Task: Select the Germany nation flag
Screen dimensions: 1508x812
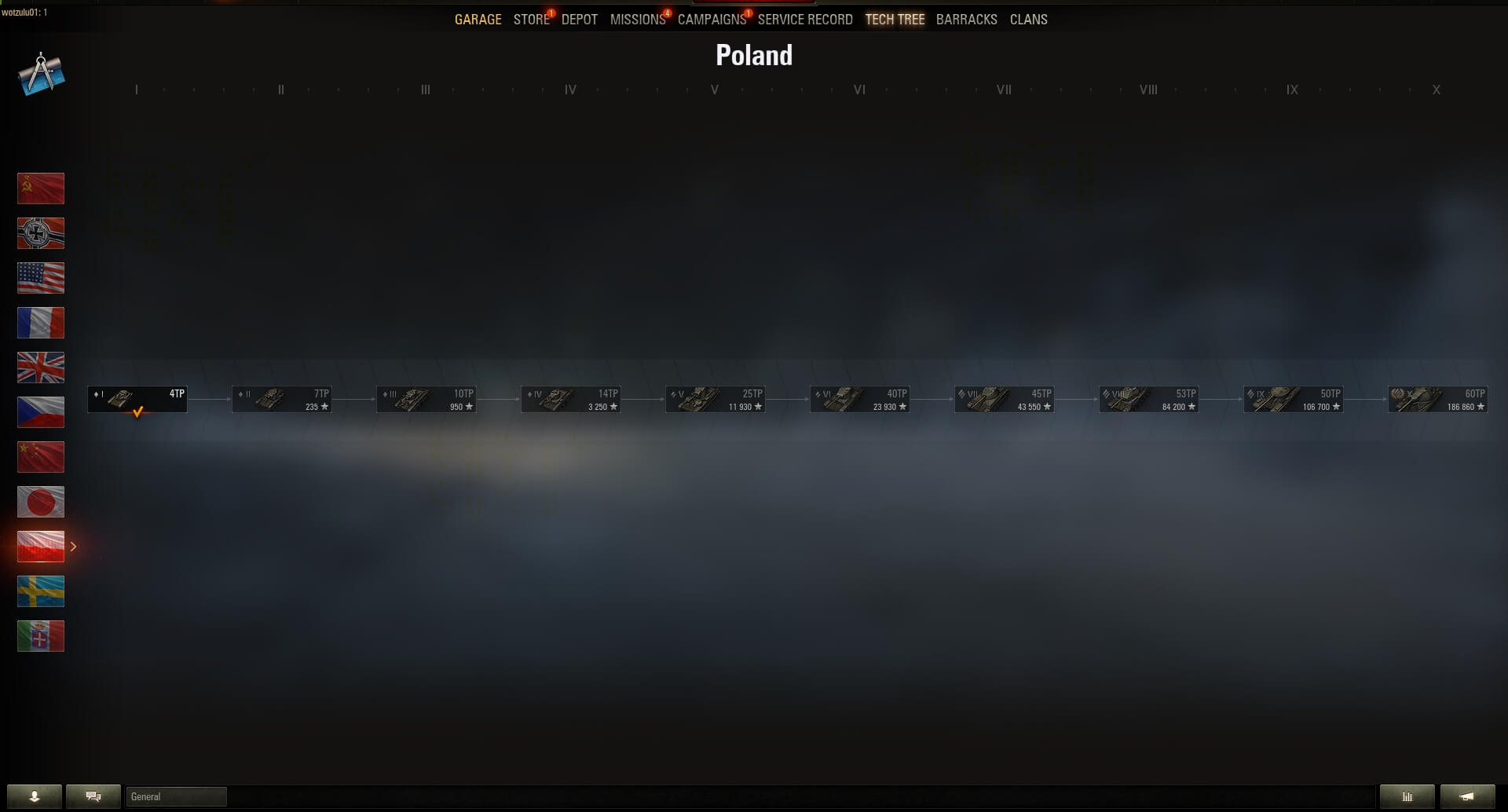Action: tap(41, 232)
